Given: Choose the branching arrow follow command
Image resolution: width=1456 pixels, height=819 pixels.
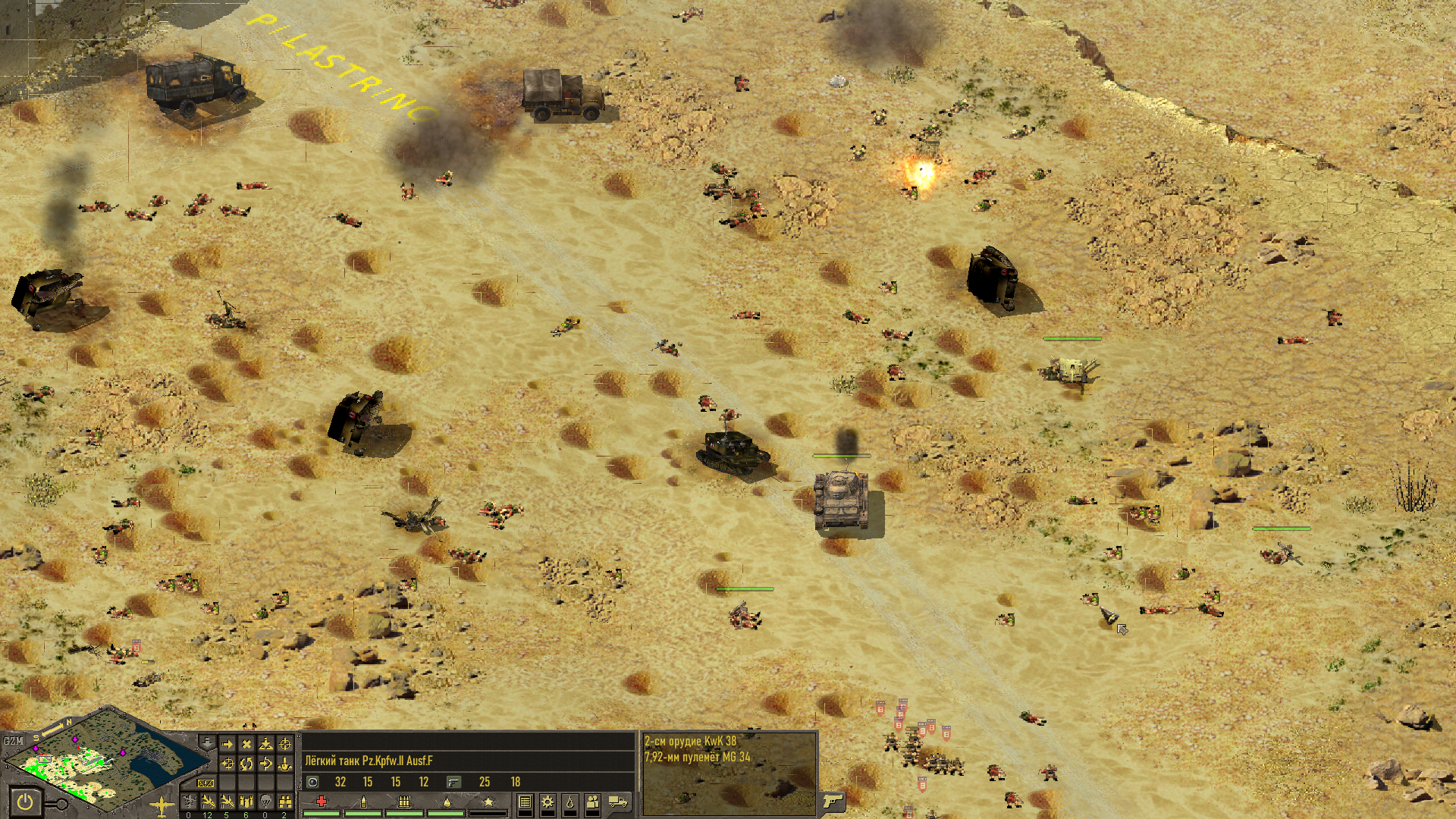Looking at the screenshot, I should pos(265,764).
